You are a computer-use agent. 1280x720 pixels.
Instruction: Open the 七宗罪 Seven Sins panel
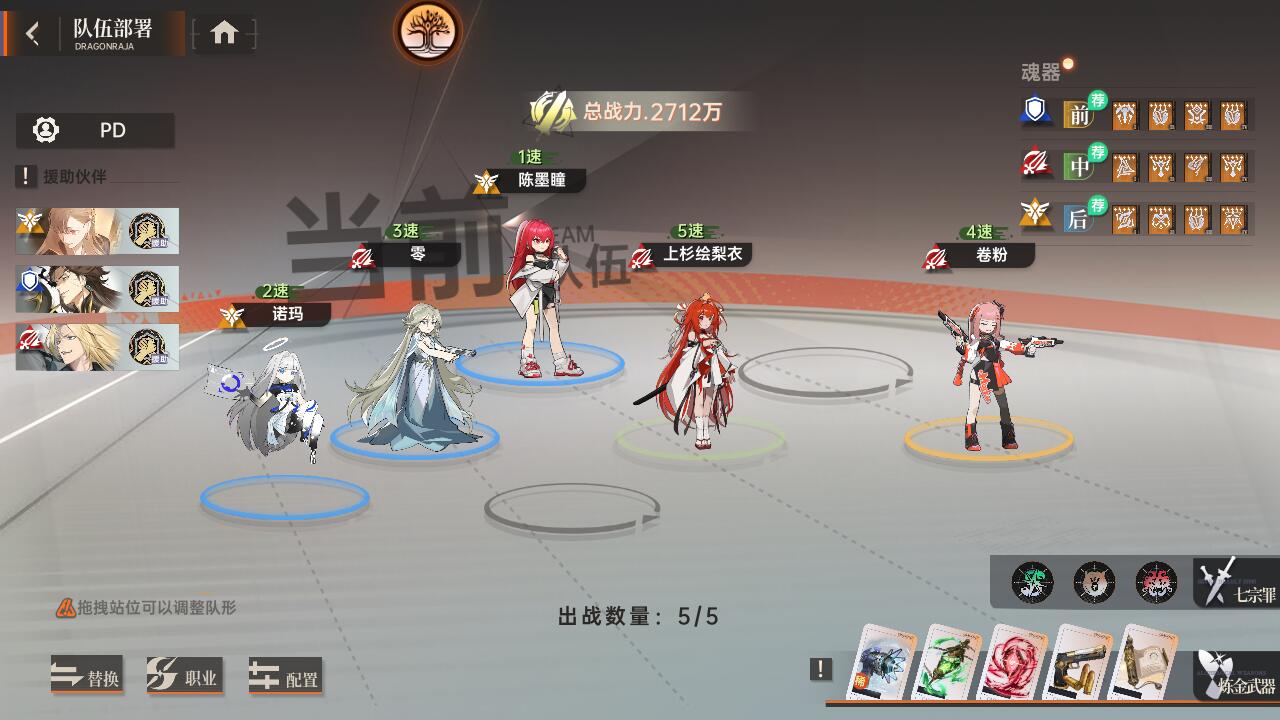(x=1238, y=583)
